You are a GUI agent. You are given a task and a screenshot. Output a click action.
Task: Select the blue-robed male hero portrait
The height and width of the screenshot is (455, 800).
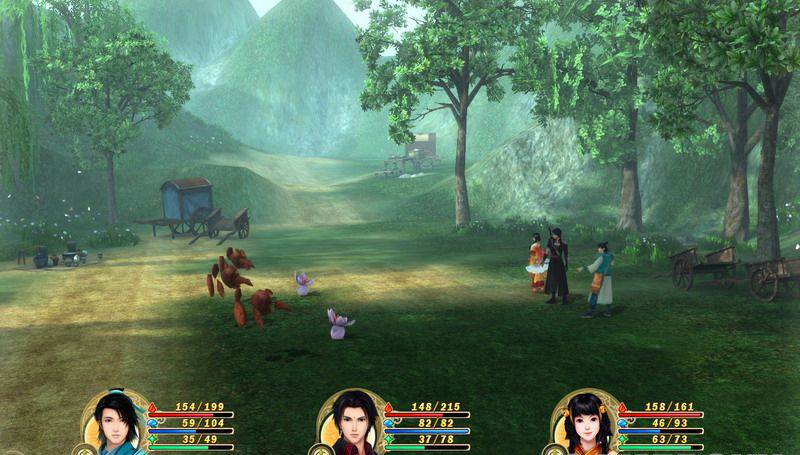(x=116, y=424)
